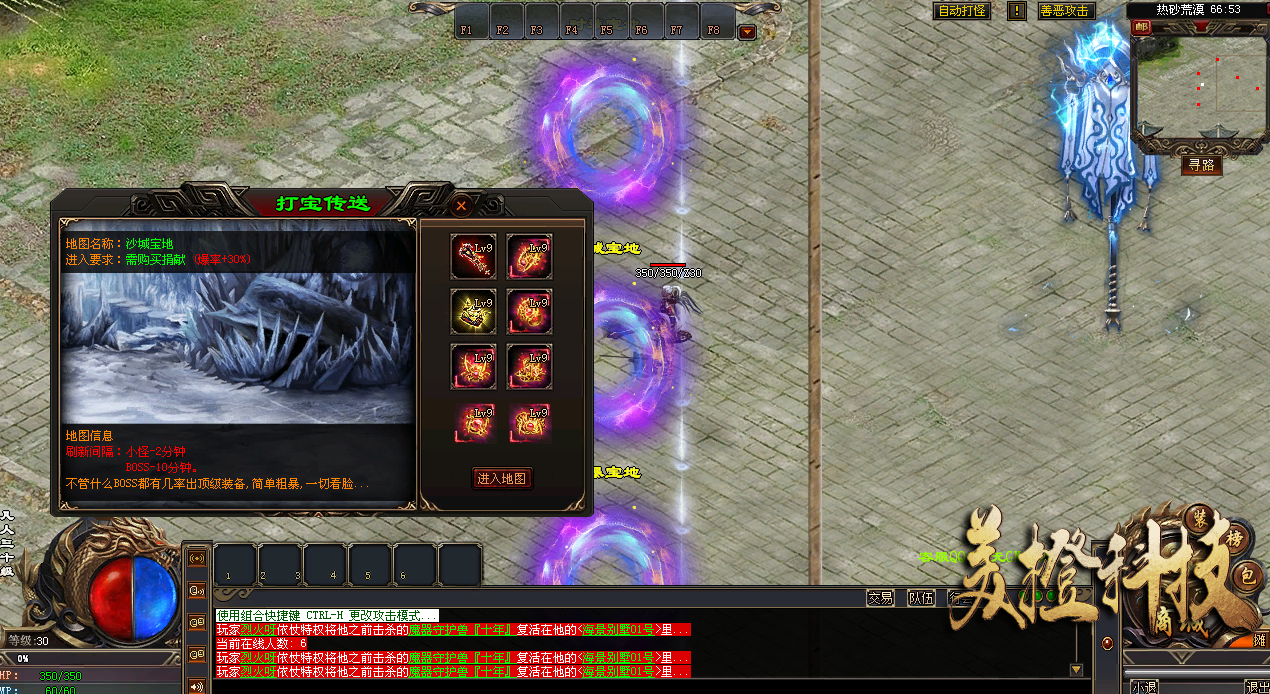The width and height of the screenshot is (1270, 694).
Task: Click the minimap in the corner
Action: 1196,88
